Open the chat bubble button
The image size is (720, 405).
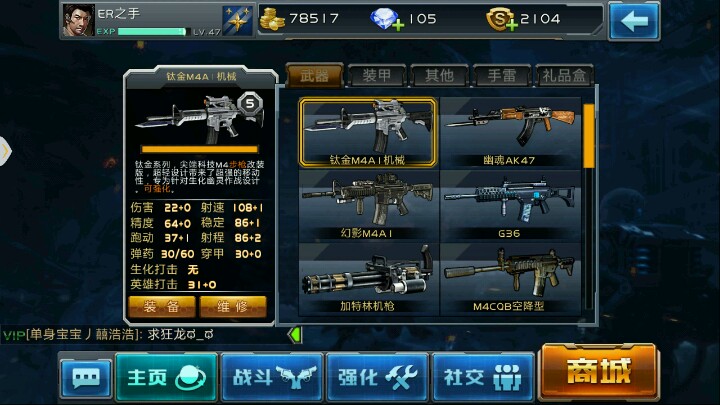tap(85, 379)
